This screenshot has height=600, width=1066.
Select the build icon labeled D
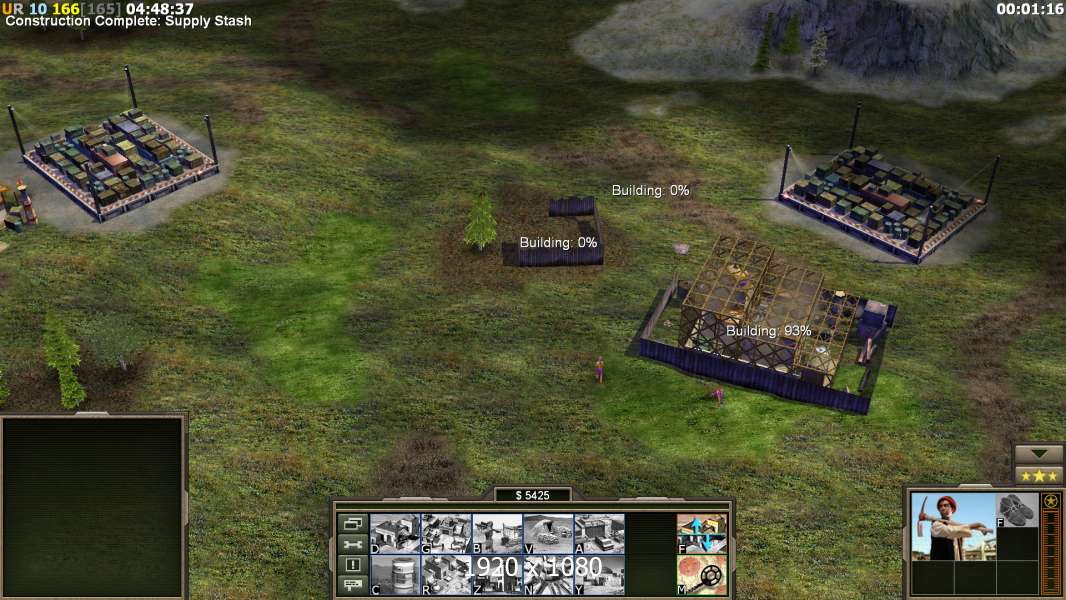[x=395, y=533]
